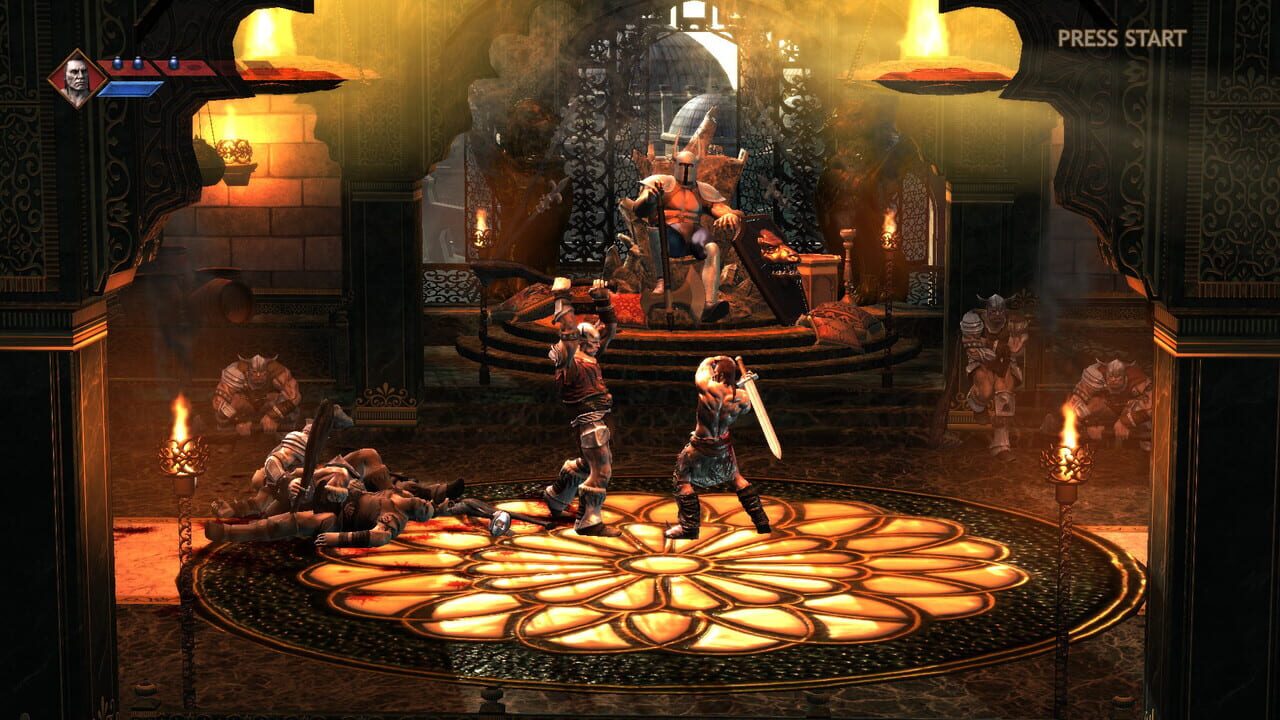Select the player character portrait icon
The image size is (1280, 720).
point(75,73)
